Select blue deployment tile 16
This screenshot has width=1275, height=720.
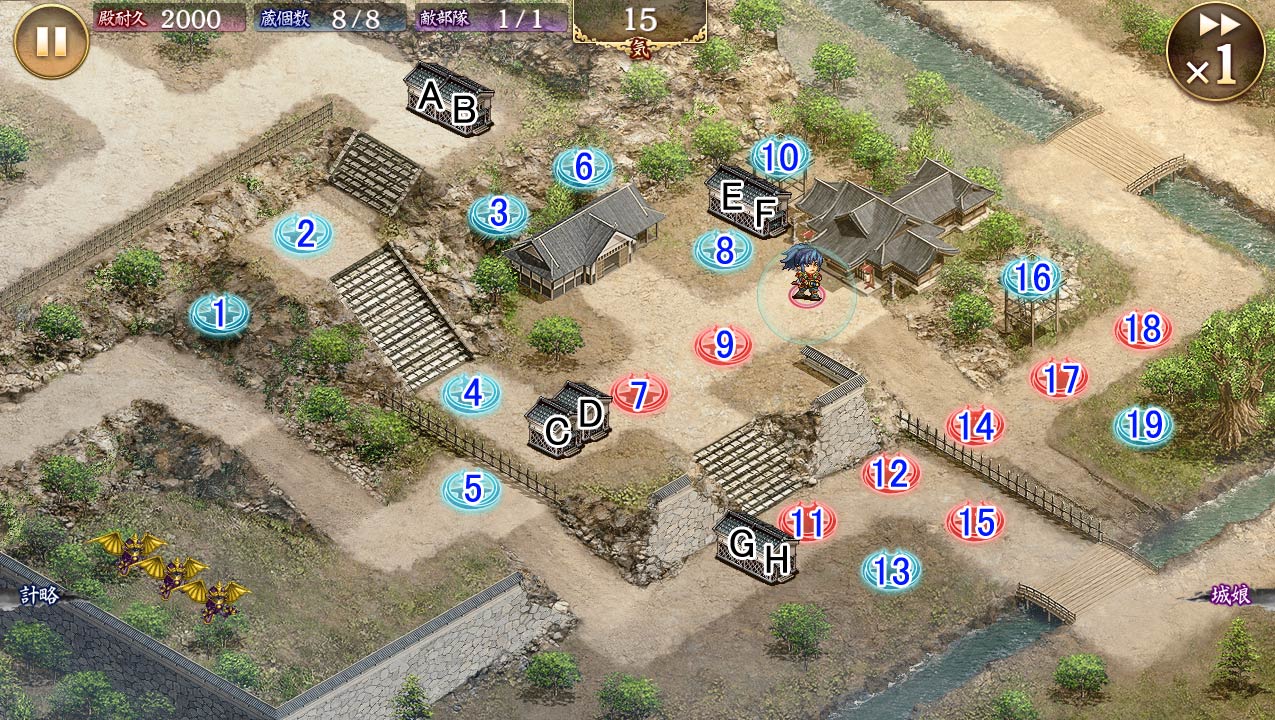tap(1032, 278)
